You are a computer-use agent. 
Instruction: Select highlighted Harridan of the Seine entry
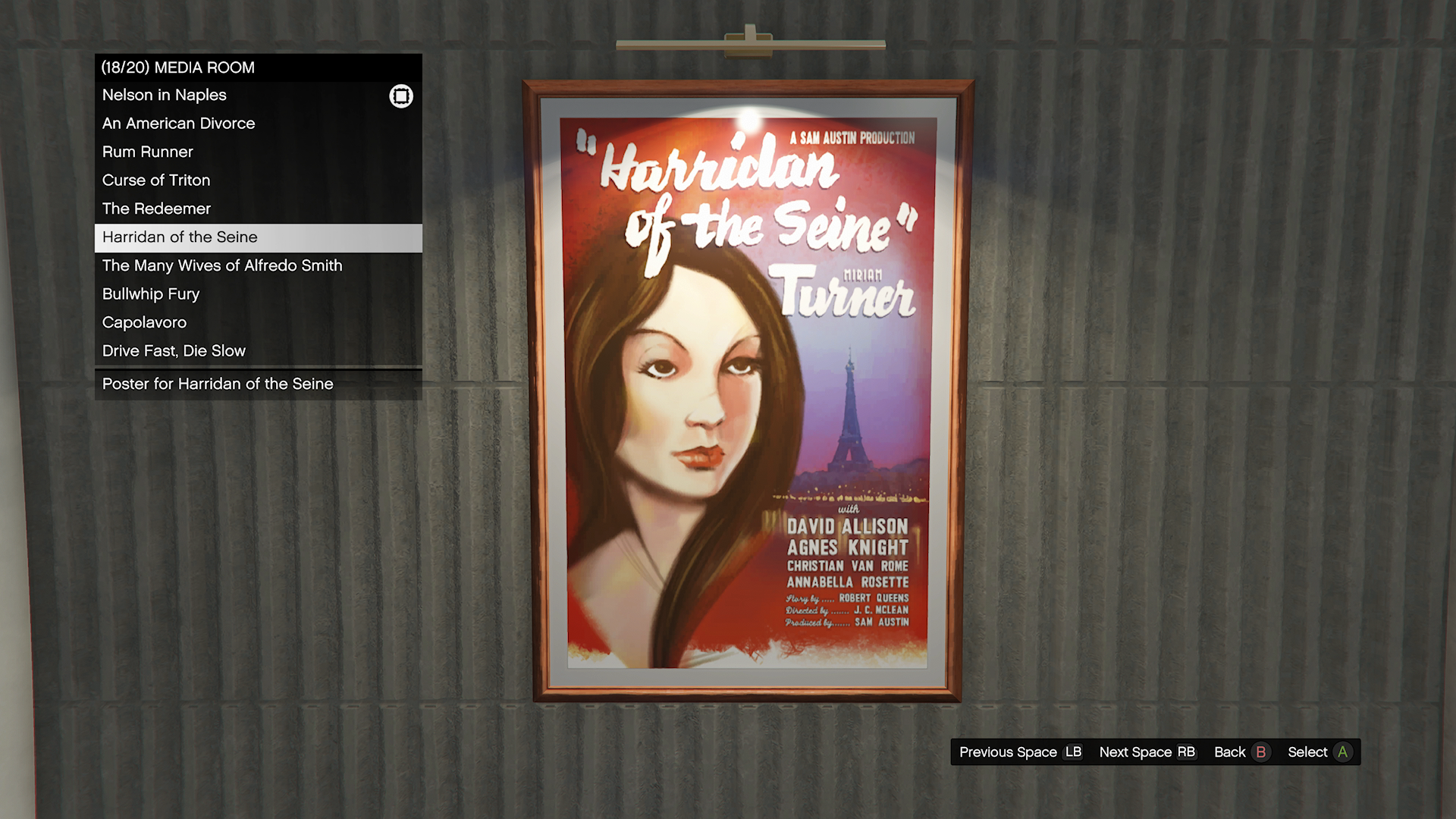click(x=180, y=237)
